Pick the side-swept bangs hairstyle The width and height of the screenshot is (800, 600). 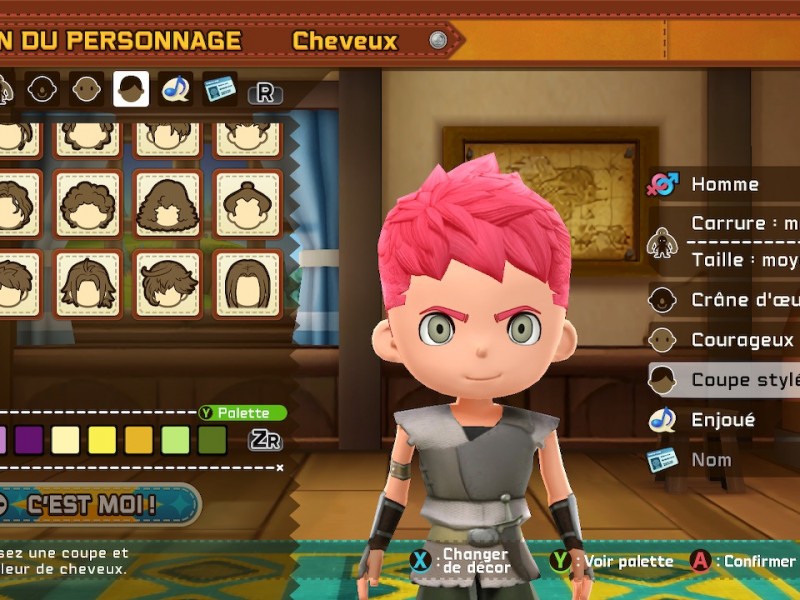coord(168,284)
